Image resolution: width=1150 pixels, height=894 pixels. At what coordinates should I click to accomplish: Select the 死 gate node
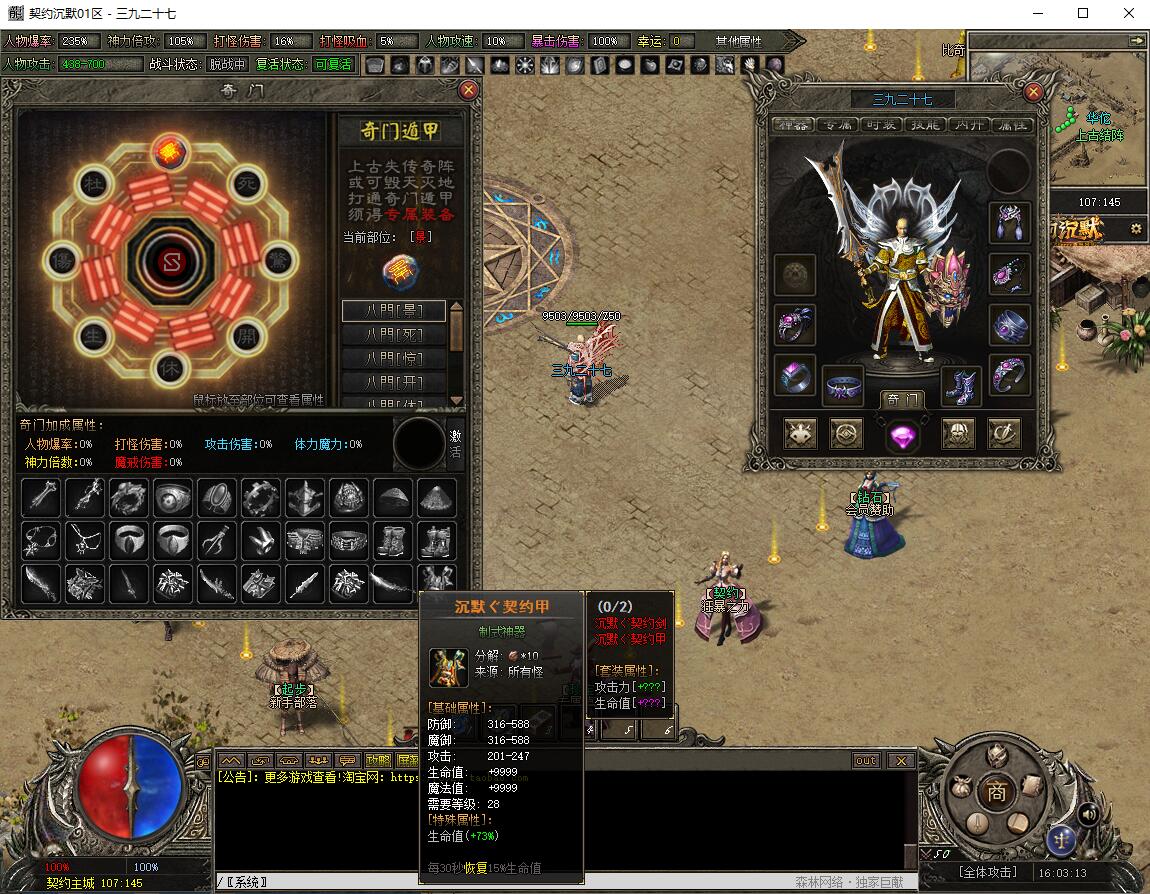click(x=246, y=184)
